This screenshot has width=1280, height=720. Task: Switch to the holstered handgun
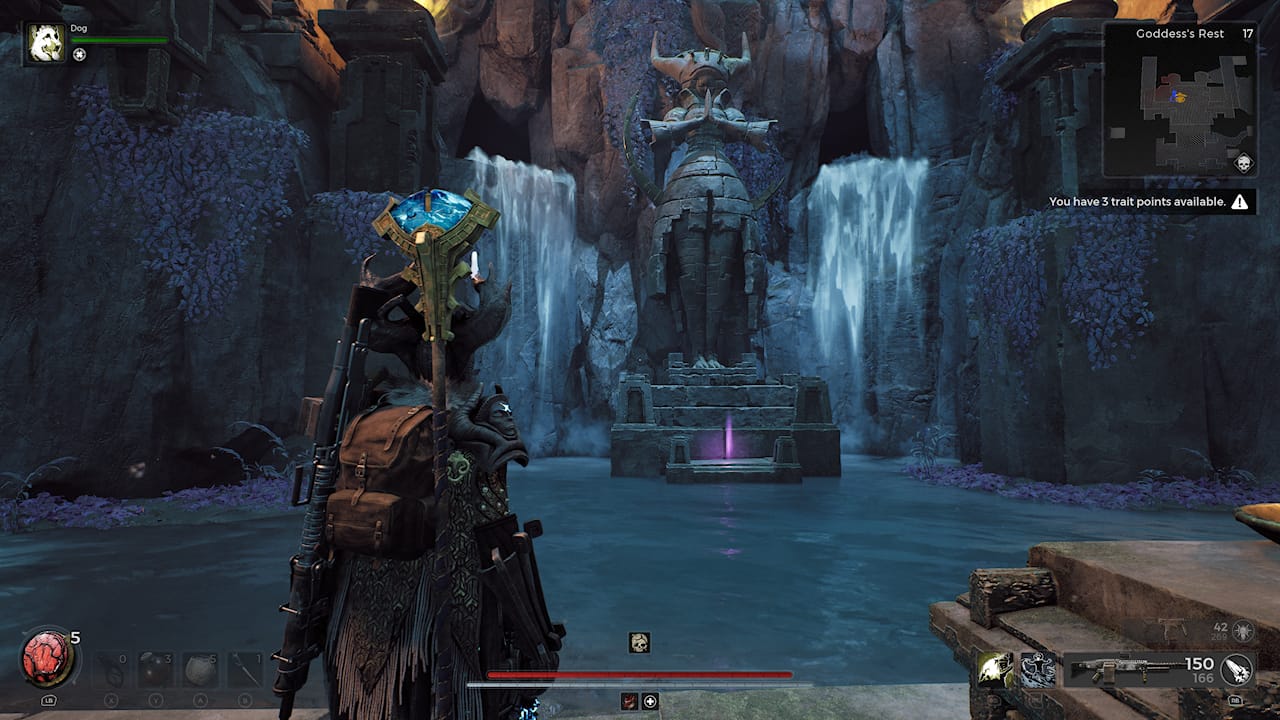pos(1172,630)
